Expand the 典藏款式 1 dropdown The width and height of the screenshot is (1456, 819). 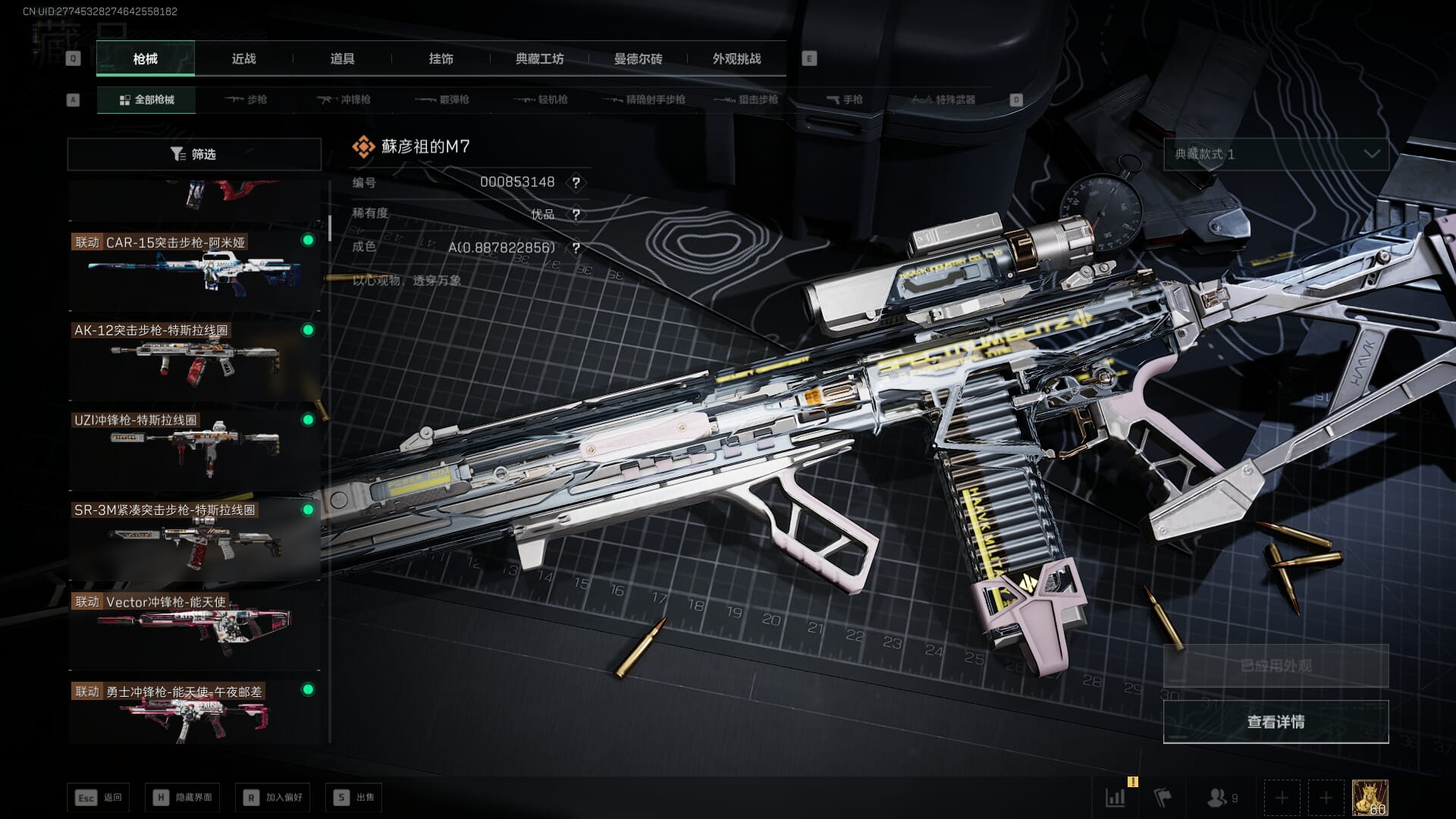(x=1276, y=154)
